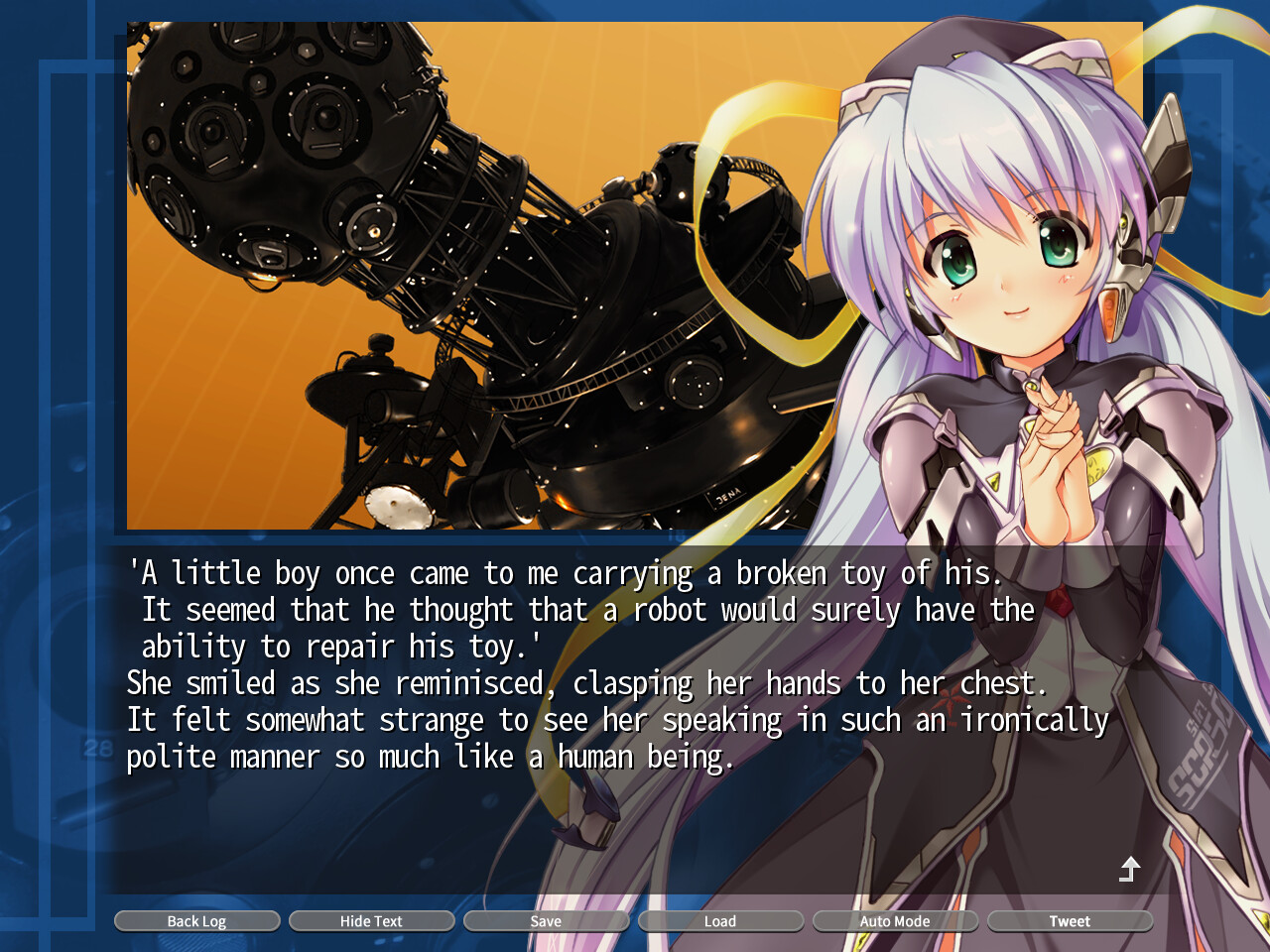Open the Back Log to review past dialogue
The height and width of the screenshot is (952, 1270).
coord(196,920)
